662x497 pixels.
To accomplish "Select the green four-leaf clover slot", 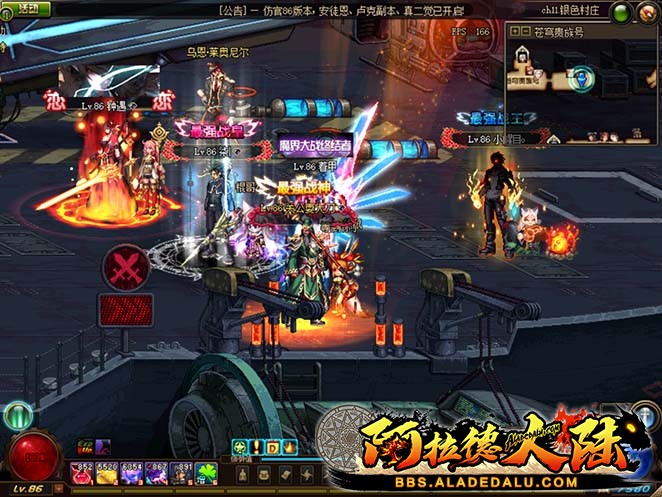I will click(x=207, y=473).
